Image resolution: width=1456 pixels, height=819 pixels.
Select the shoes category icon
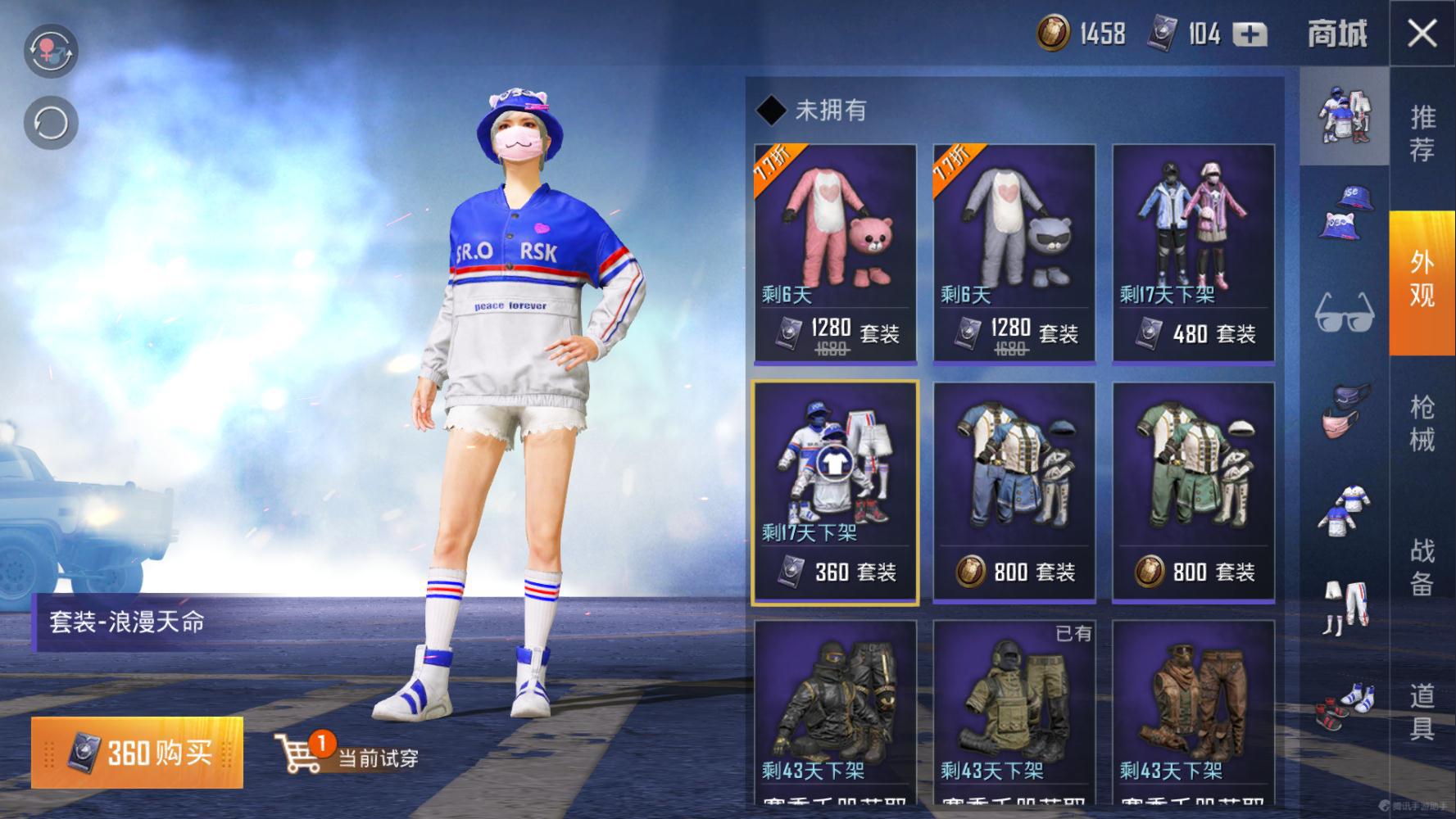1344,706
